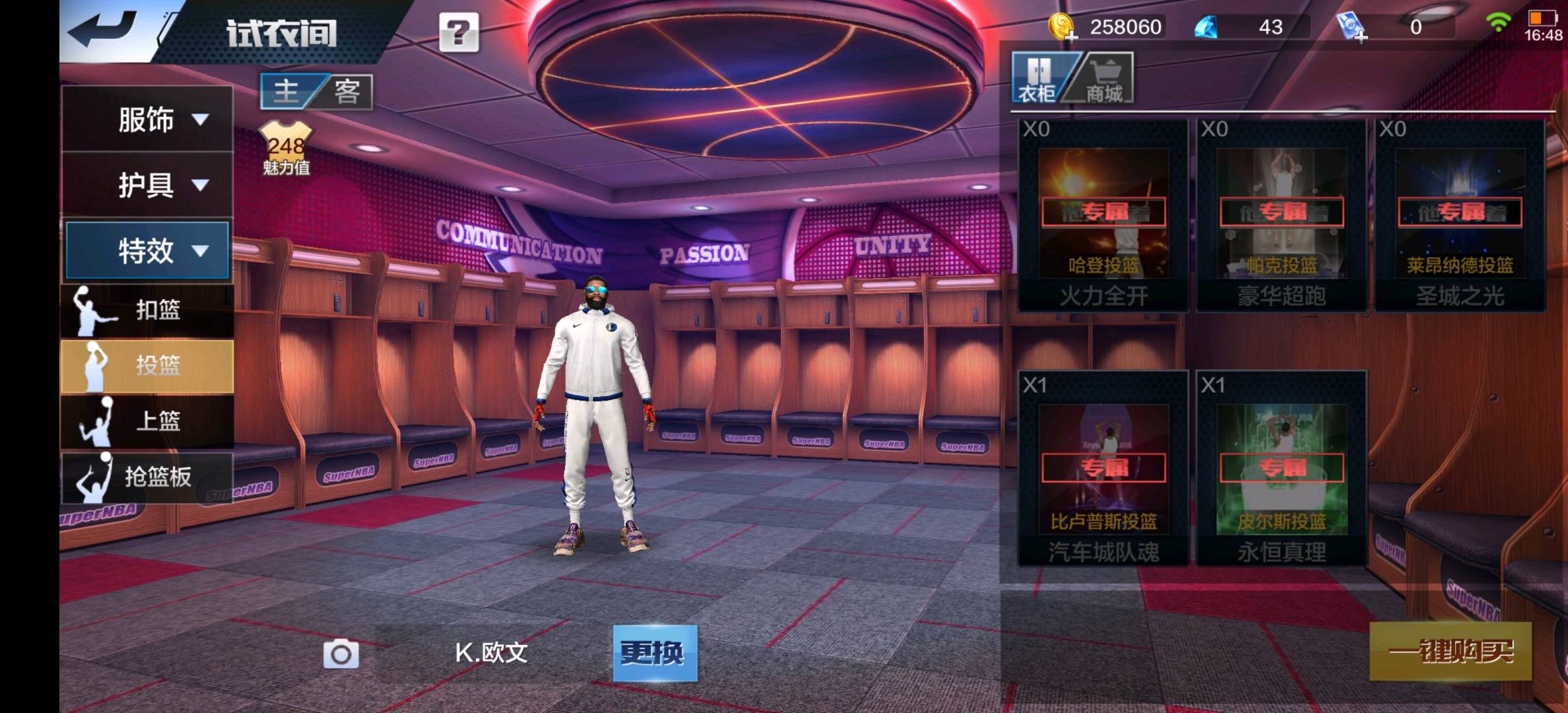Switch to the 衣柜 wardrobe tab
Viewport: 1568px width, 713px height.
click(x=1039, y=79)
